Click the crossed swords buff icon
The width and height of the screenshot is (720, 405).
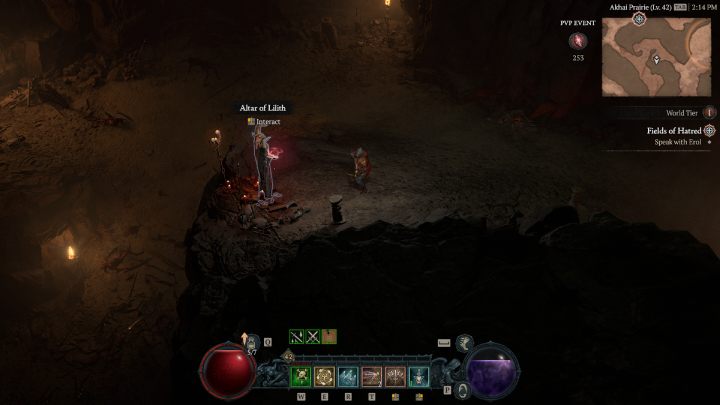(313, 336)
